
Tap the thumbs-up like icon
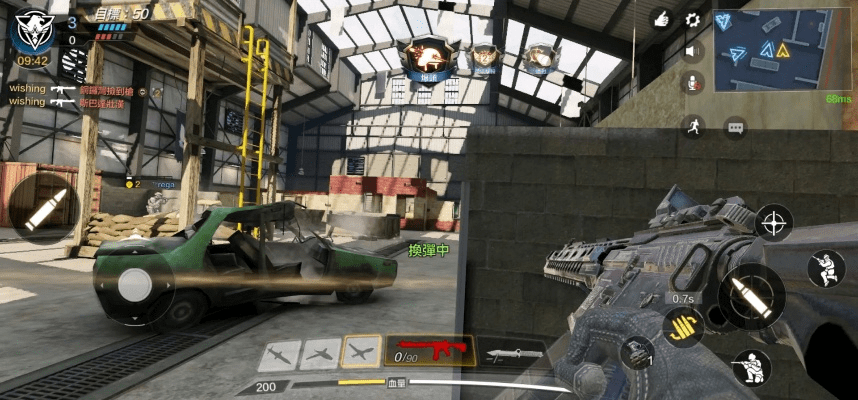[x=660, y=18]
